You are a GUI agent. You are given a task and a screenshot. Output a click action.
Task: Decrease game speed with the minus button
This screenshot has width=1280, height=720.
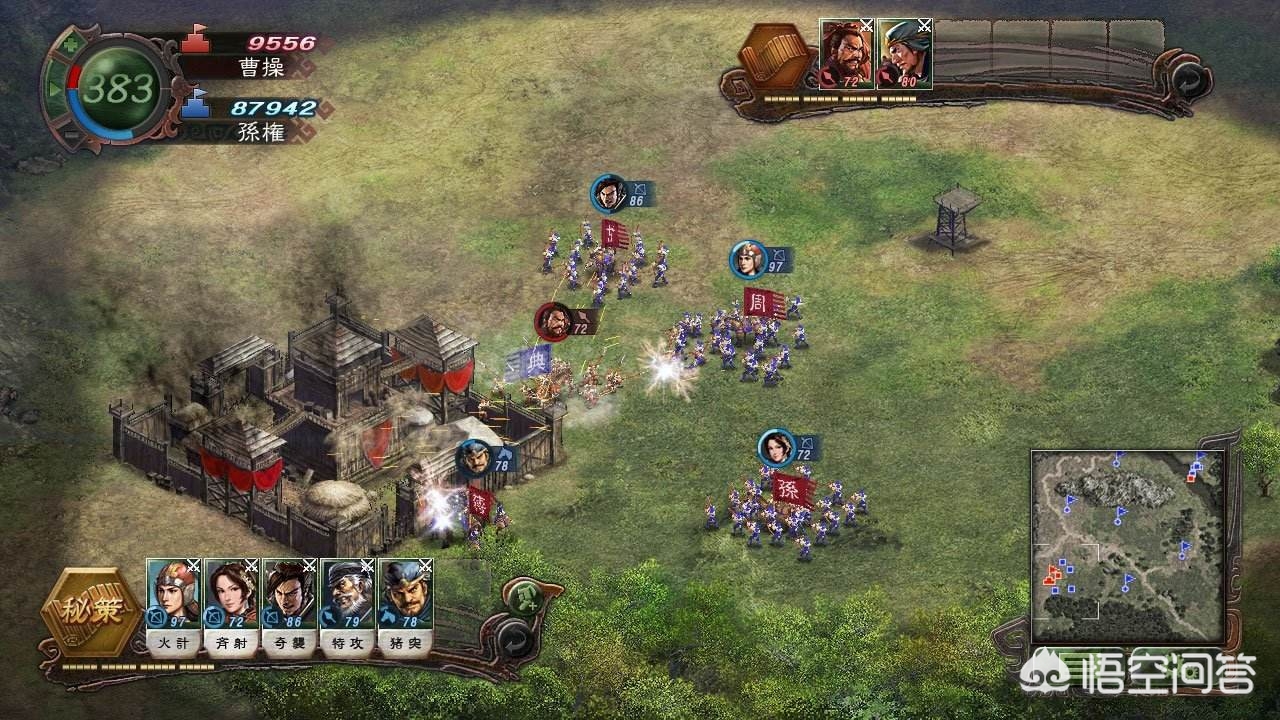coord(72,136)
